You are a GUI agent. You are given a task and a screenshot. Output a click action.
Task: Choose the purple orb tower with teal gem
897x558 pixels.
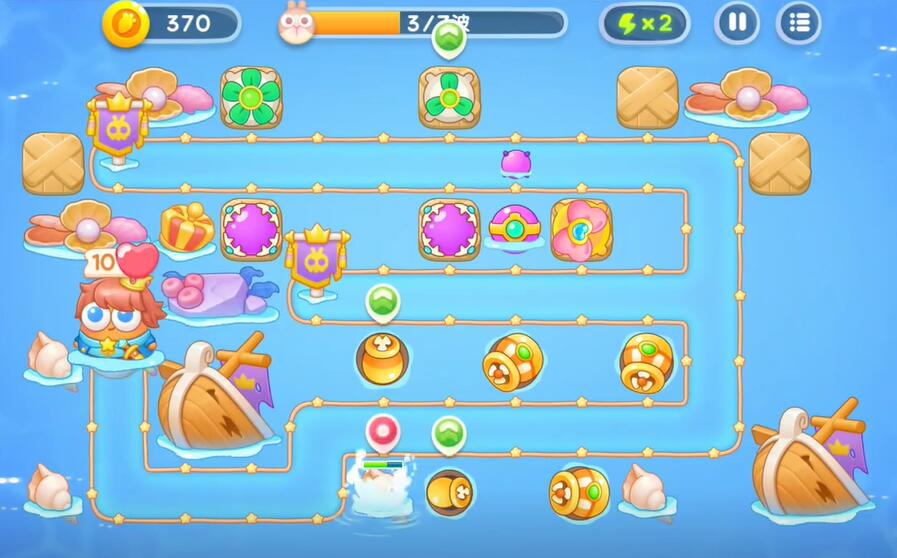coord(515,229)
